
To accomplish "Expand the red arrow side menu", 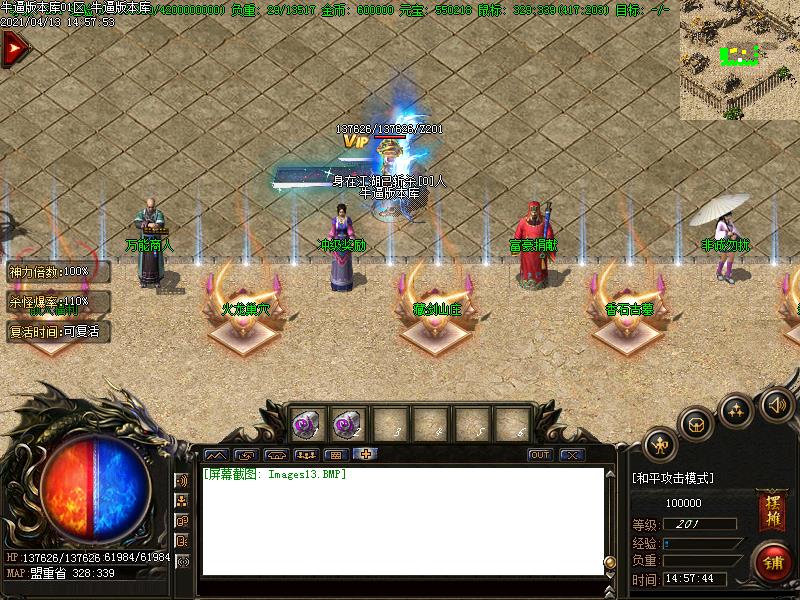I will coord(14,49).
